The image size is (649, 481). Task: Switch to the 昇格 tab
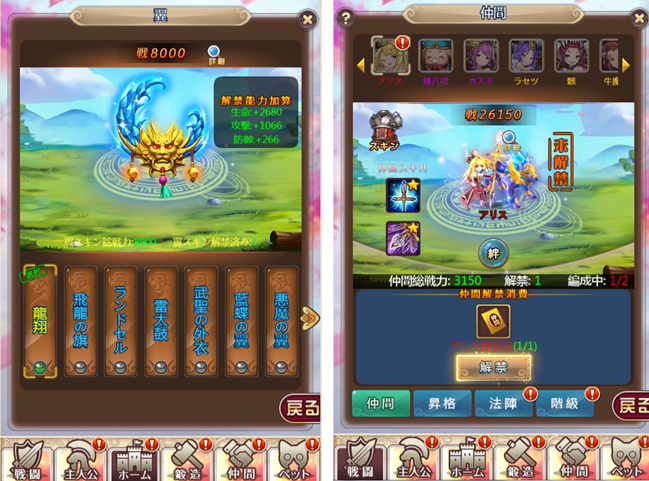441,403
